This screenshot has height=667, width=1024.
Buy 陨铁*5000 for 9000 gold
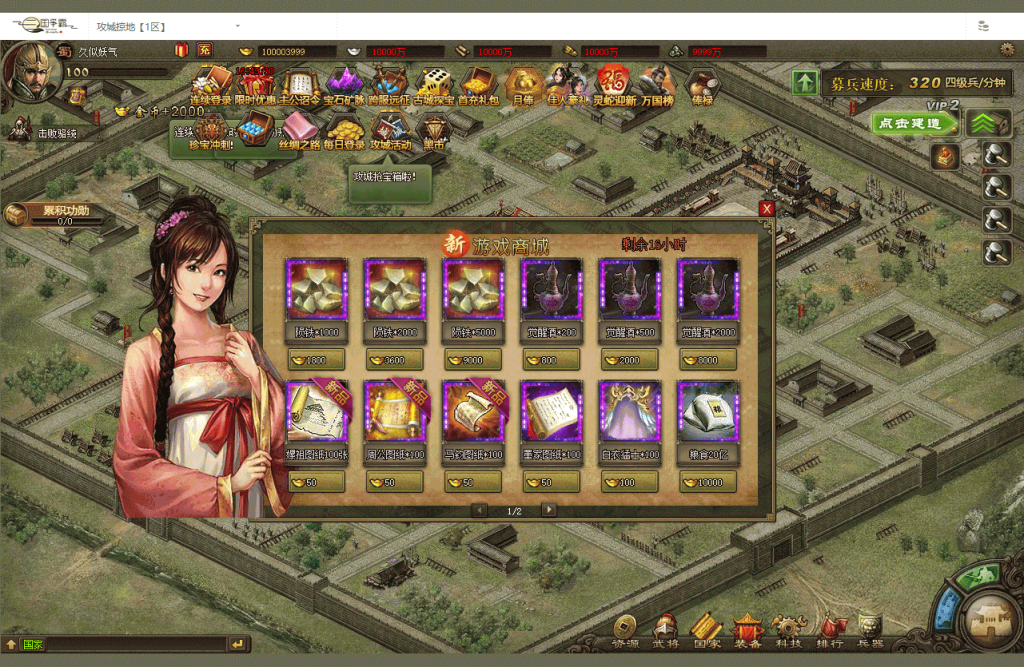tap(472, 360)
